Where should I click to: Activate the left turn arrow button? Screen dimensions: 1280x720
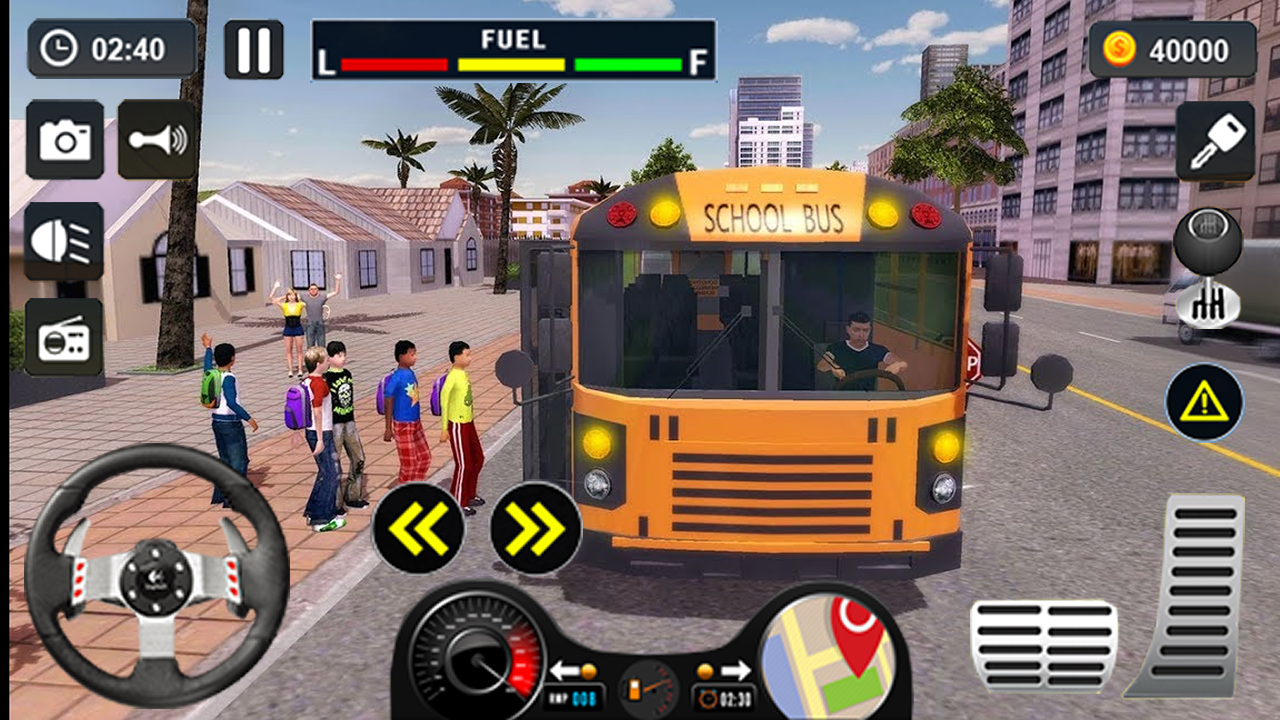tap(417, 528)
